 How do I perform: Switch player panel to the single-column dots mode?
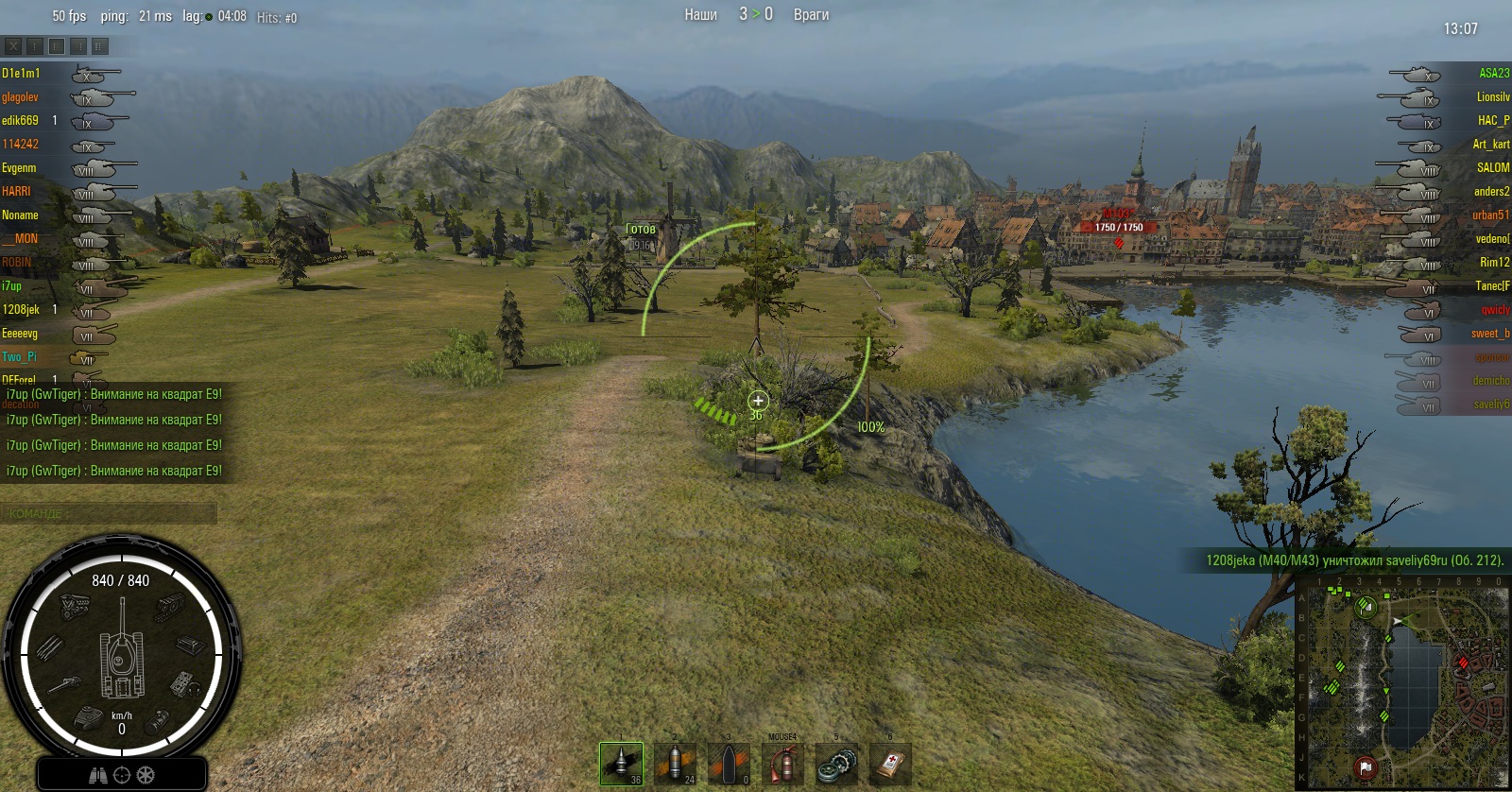[x=35, y=45]
